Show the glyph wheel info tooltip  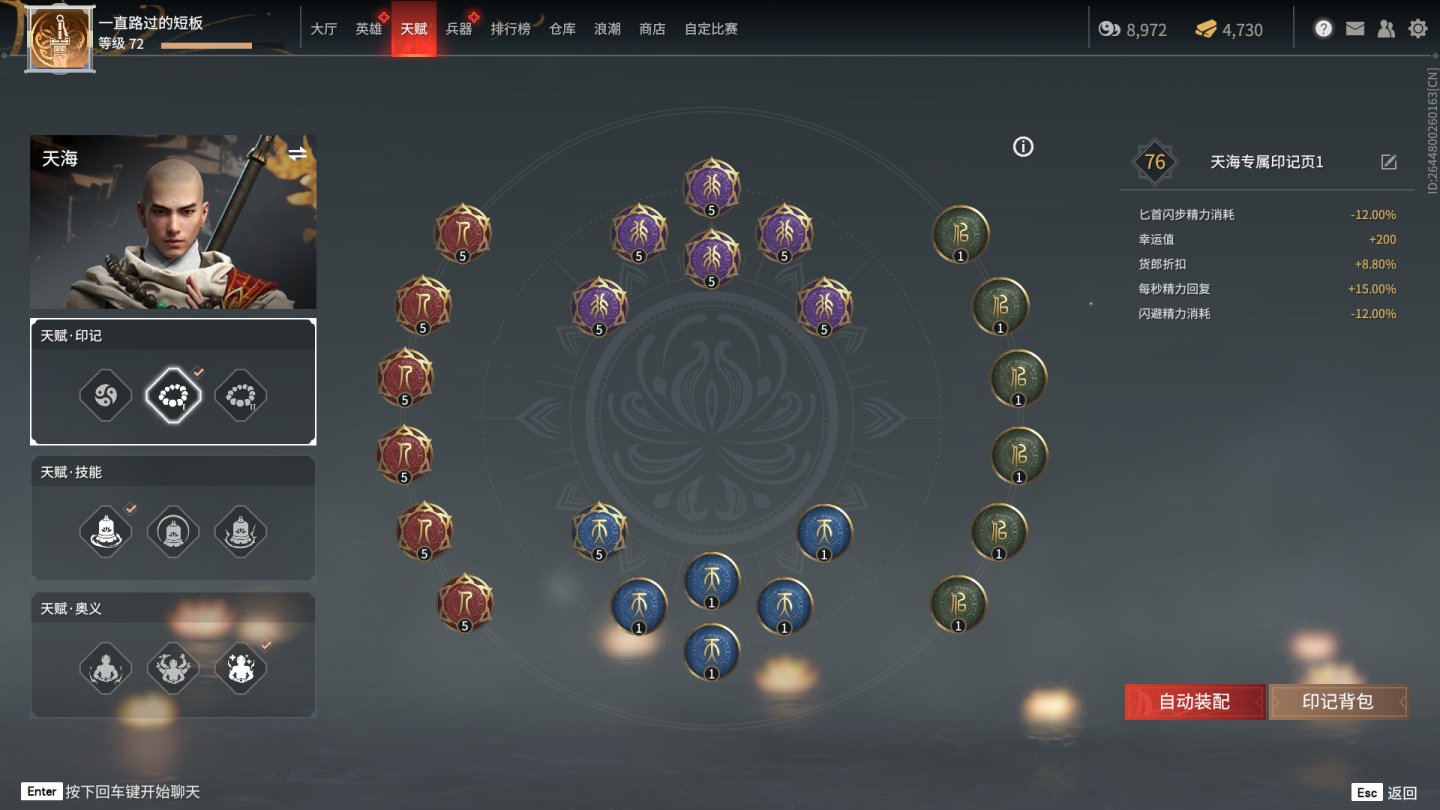tap(1023, 147)
